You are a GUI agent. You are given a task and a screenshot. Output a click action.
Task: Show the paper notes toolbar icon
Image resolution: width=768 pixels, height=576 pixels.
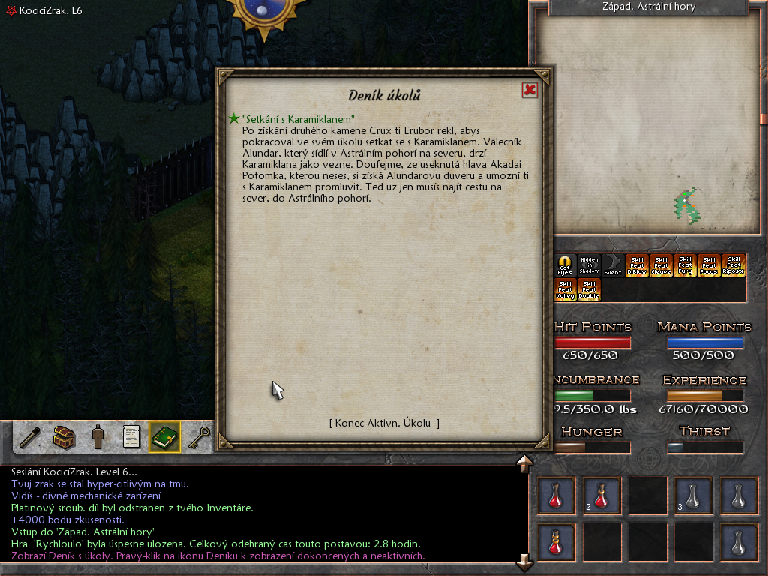pos(131,436)
